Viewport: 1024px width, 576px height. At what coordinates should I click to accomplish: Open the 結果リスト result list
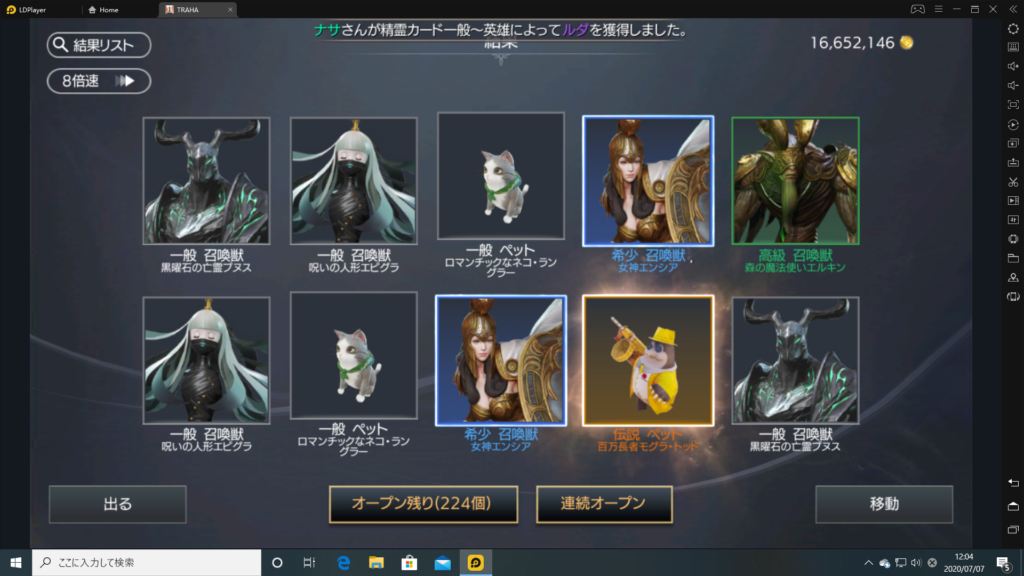click(98, 45)
